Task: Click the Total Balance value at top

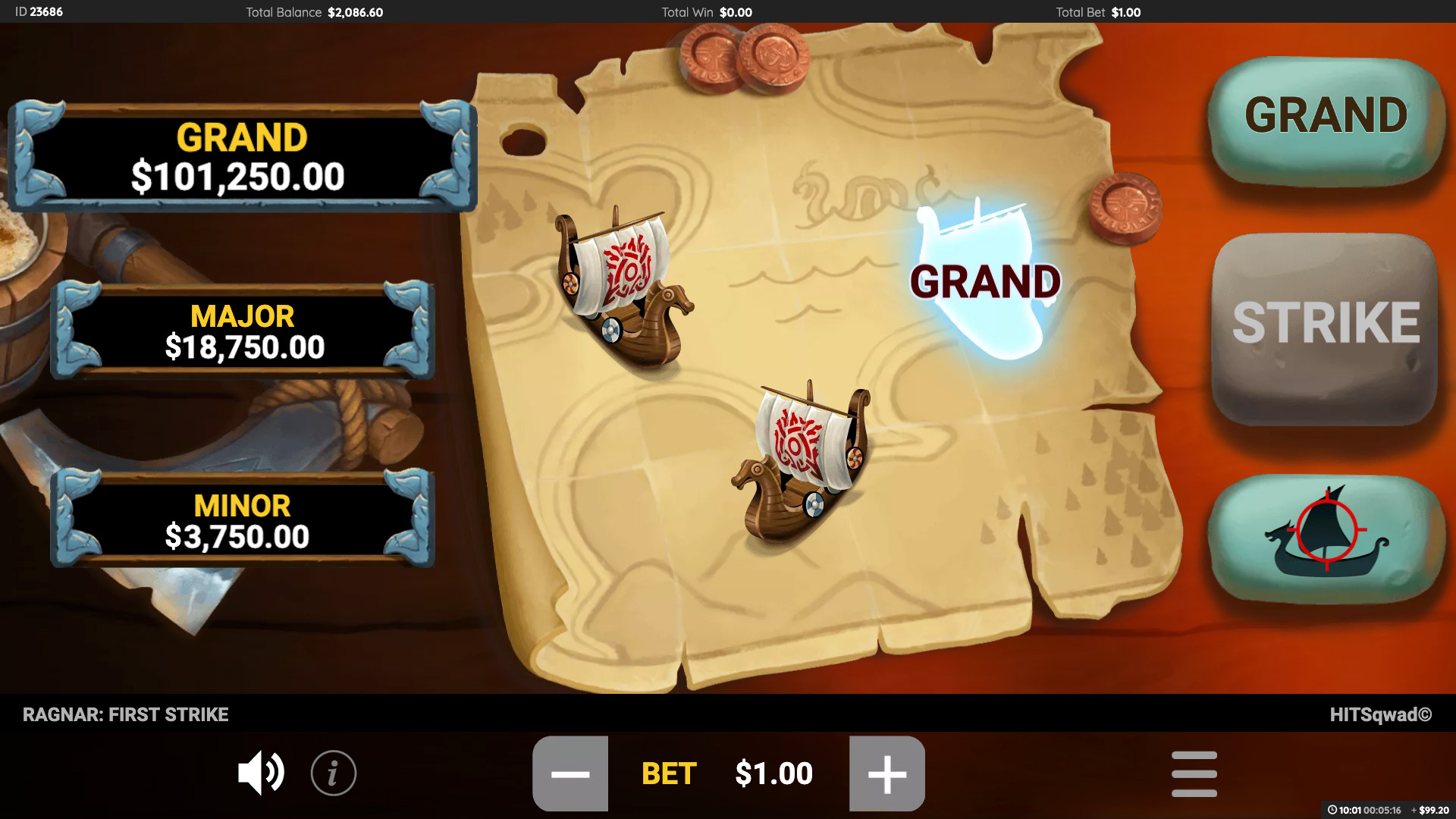Action: pyautogui.click(x=354, y=12)
